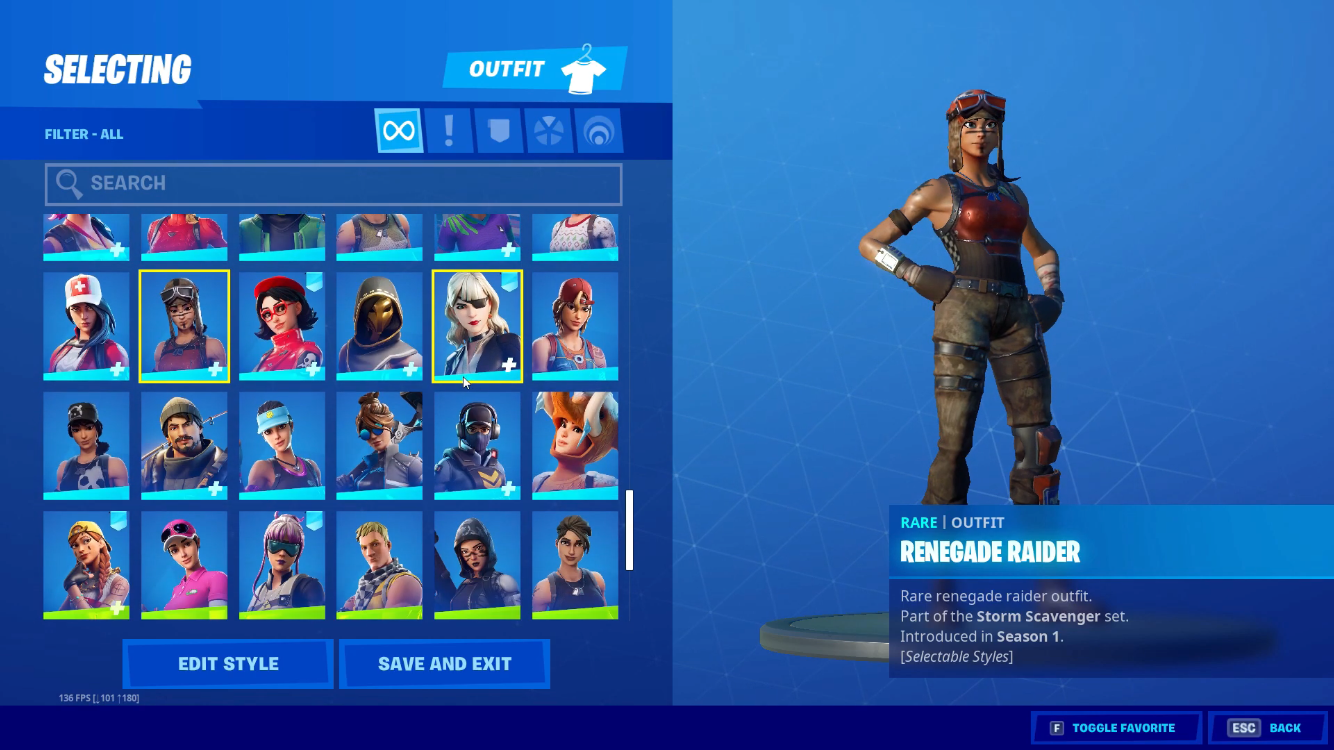Screen dimensions: 1334x750
Task: Click inside the SEARCH input field
Action: [330, 184]
